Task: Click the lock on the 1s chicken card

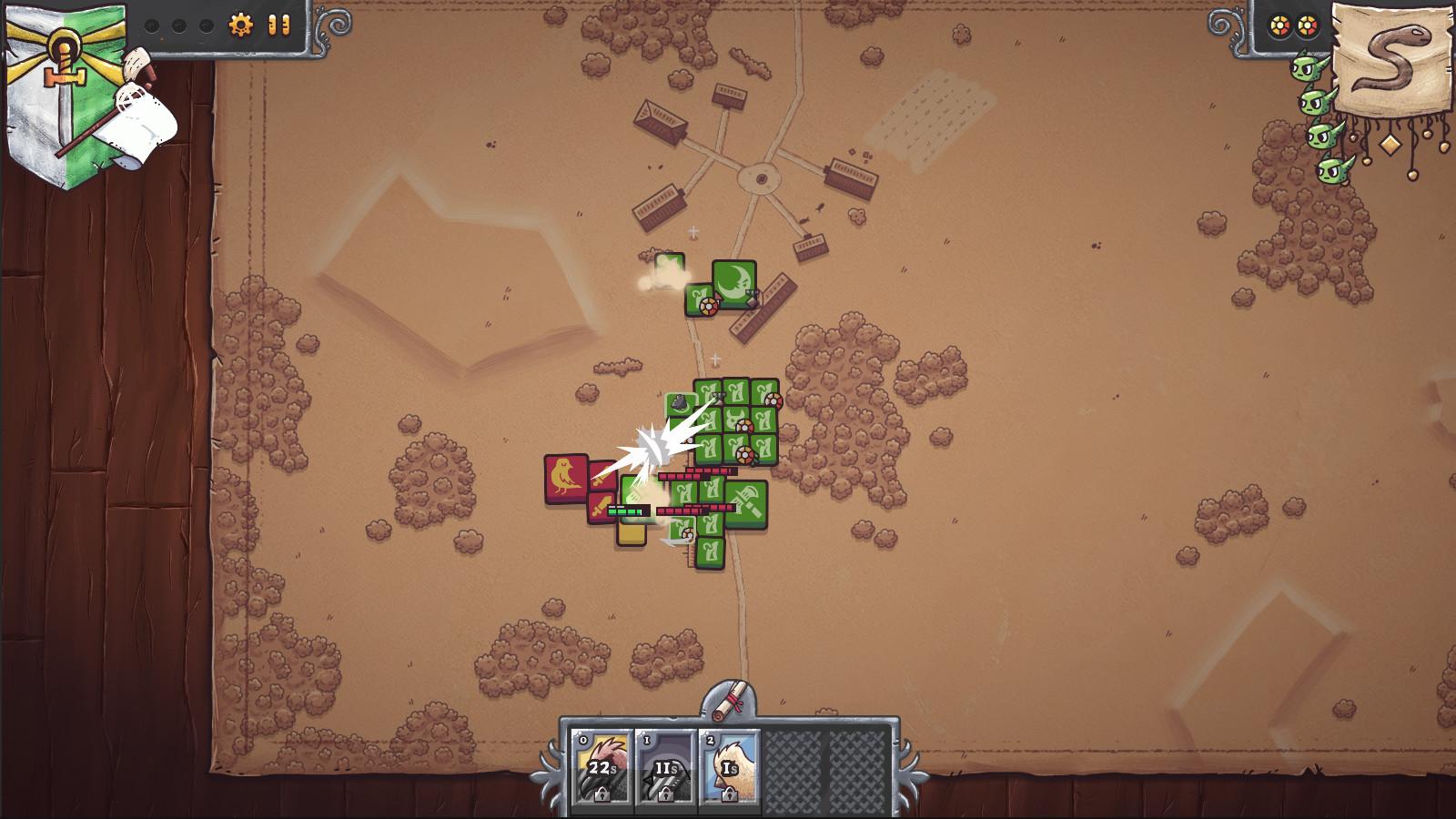Action: 729,795
